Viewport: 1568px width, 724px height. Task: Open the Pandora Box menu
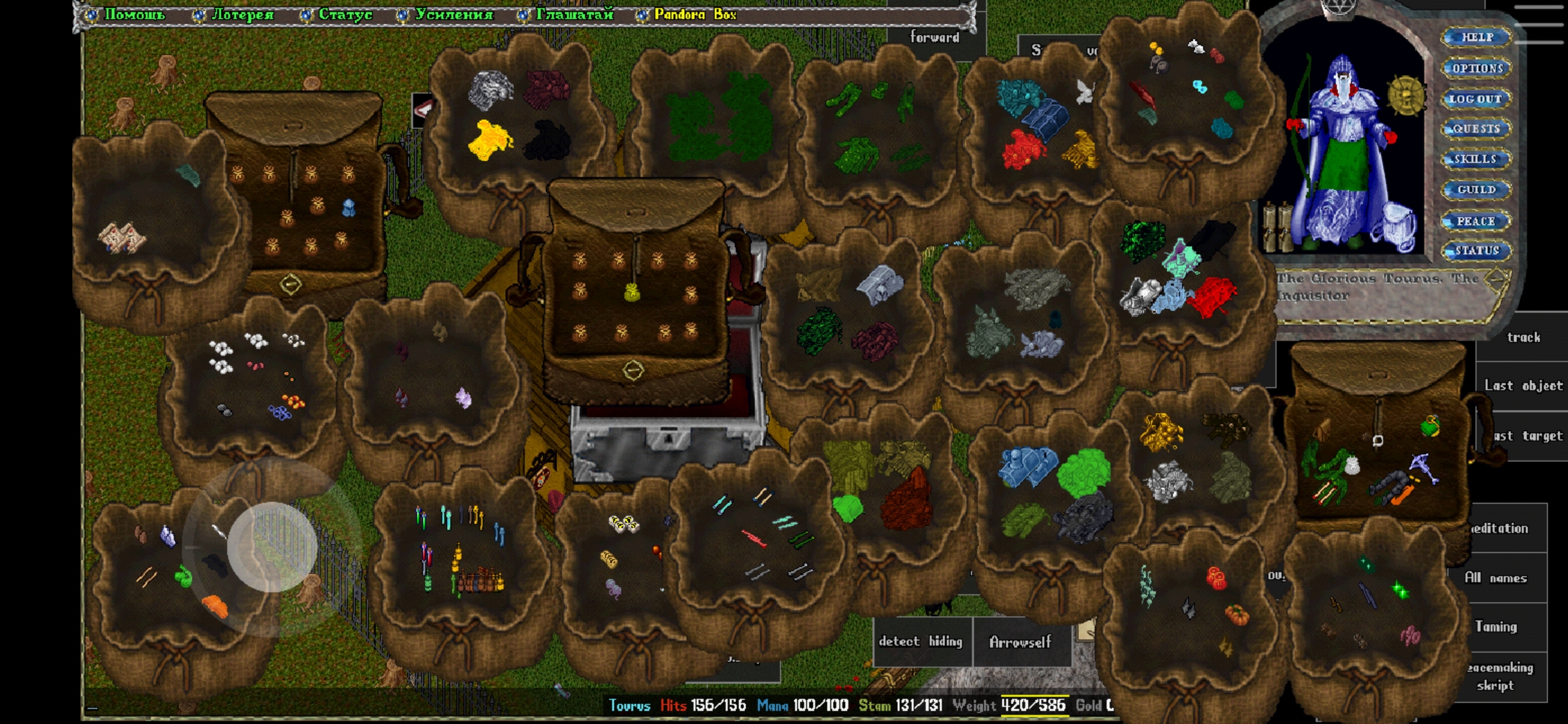coord(694,15)
